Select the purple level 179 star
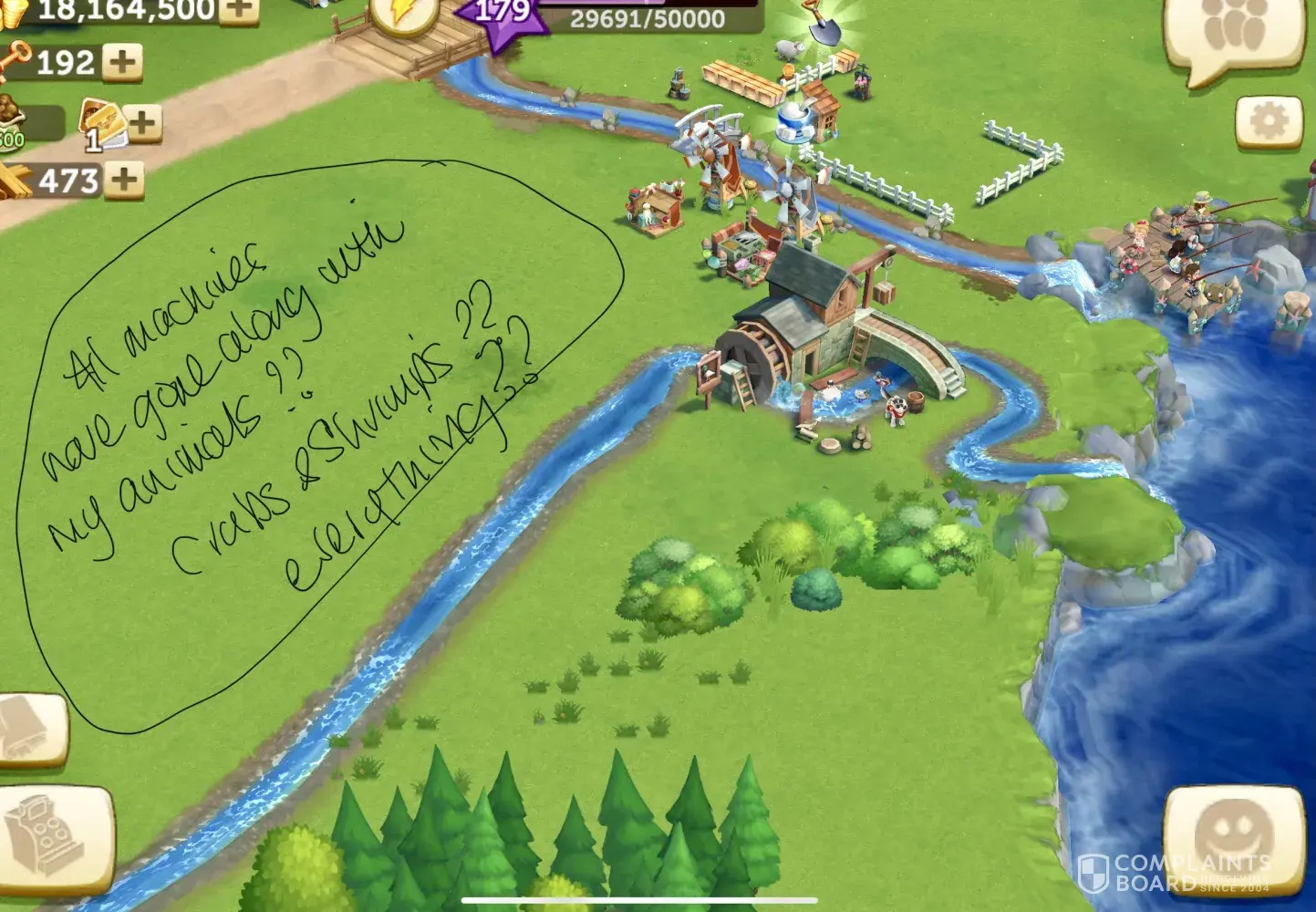The image size is (1316, 912). [503, 16]
